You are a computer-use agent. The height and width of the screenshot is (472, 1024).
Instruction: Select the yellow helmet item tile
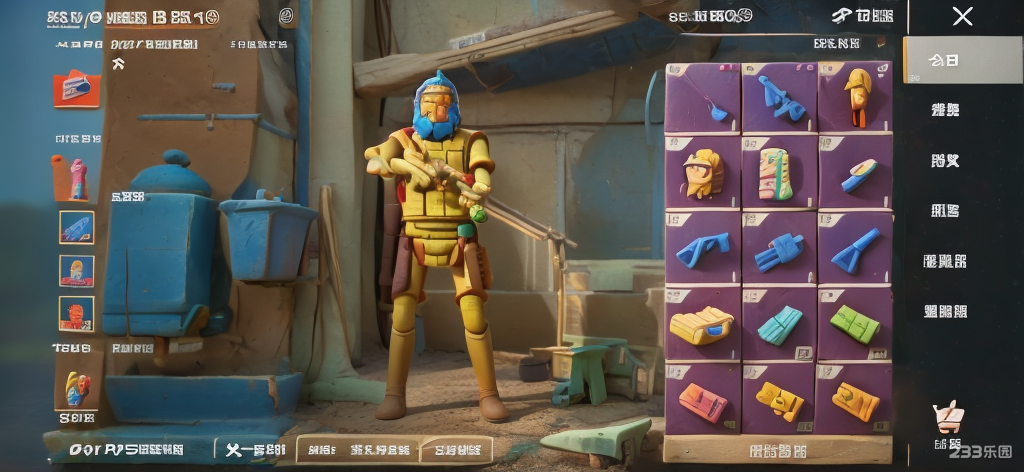(x=702, y=173)
